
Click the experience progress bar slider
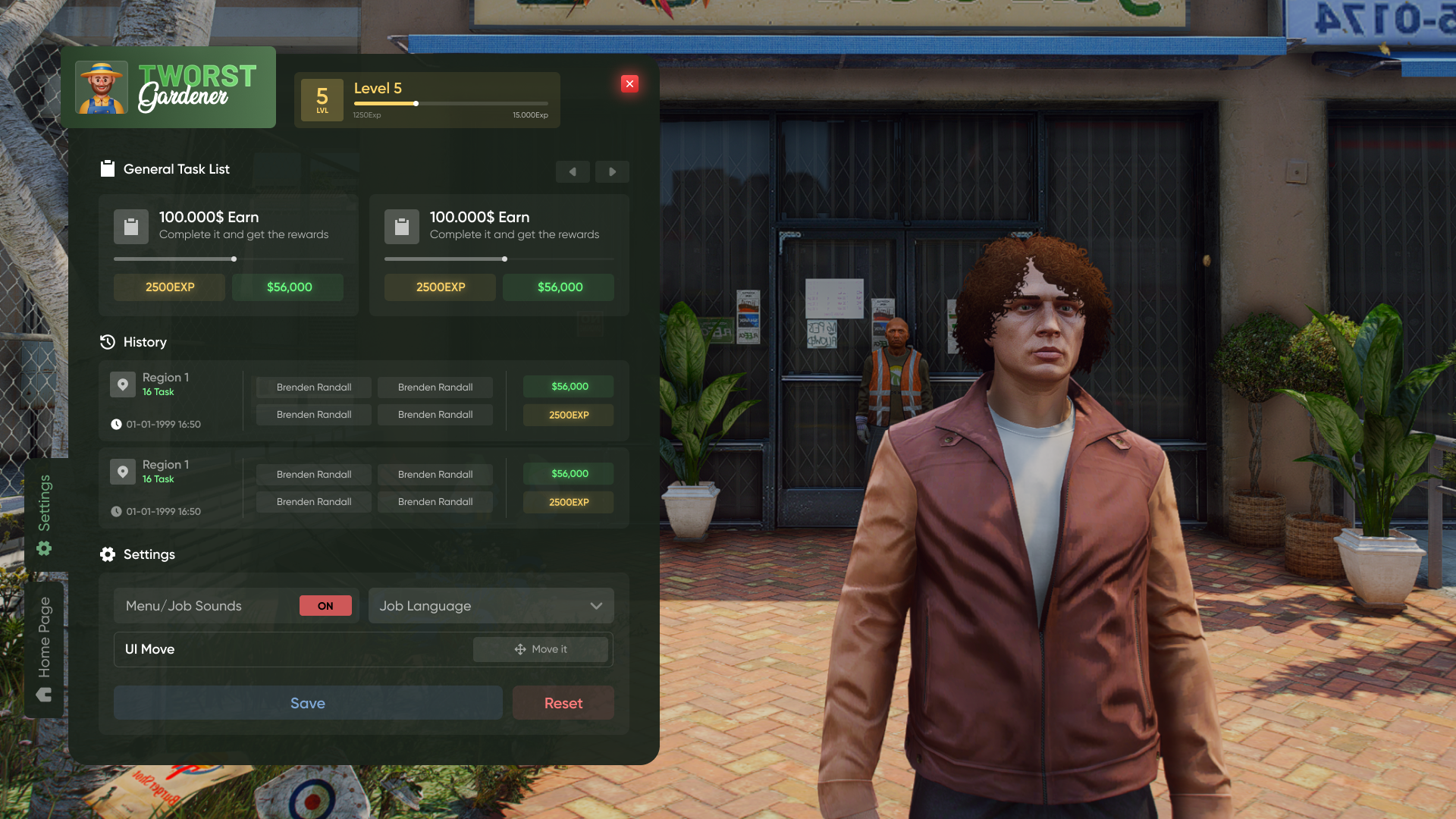(416, 104)
